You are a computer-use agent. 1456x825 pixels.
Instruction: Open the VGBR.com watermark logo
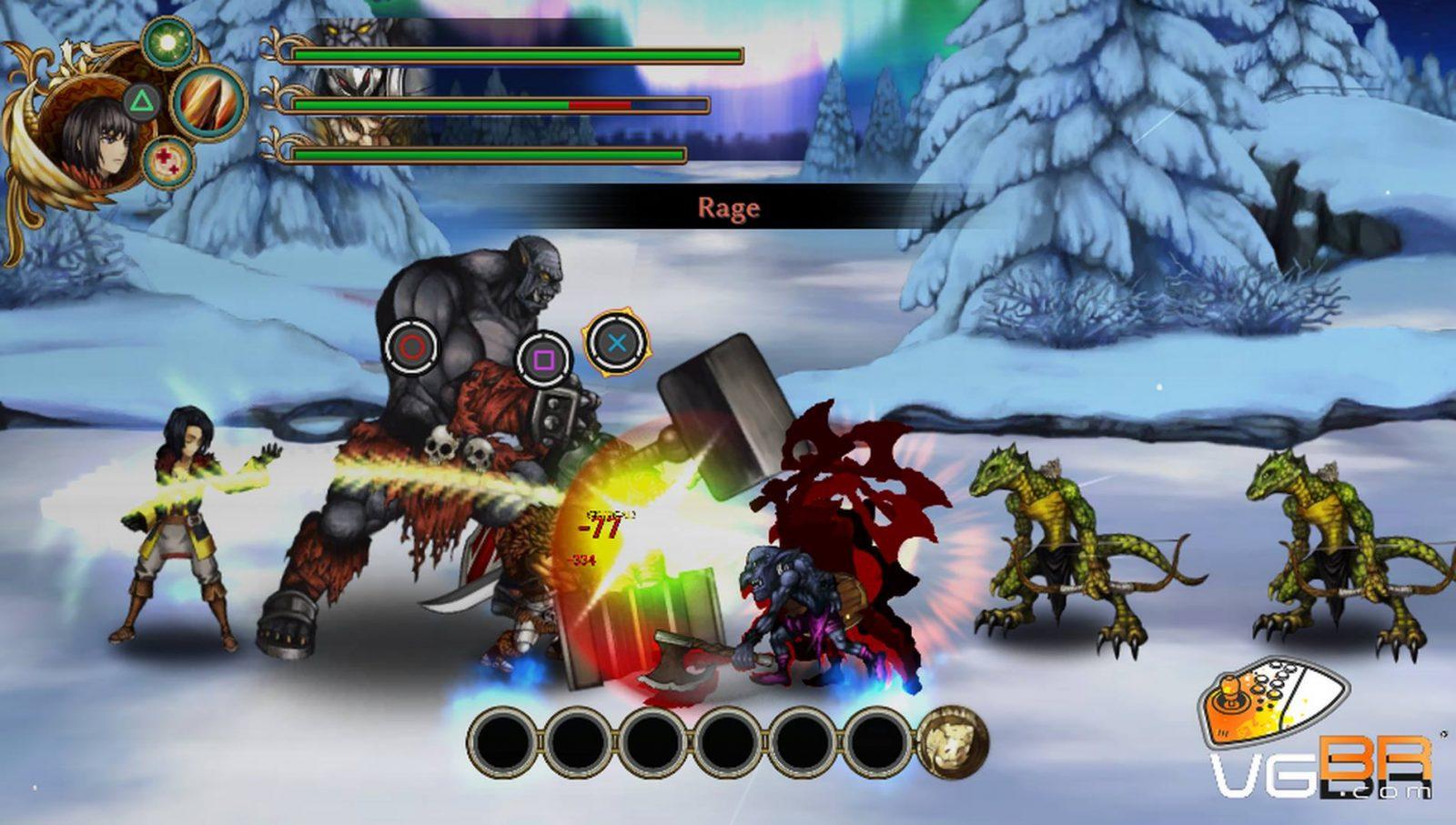[x=1319, y=735]
